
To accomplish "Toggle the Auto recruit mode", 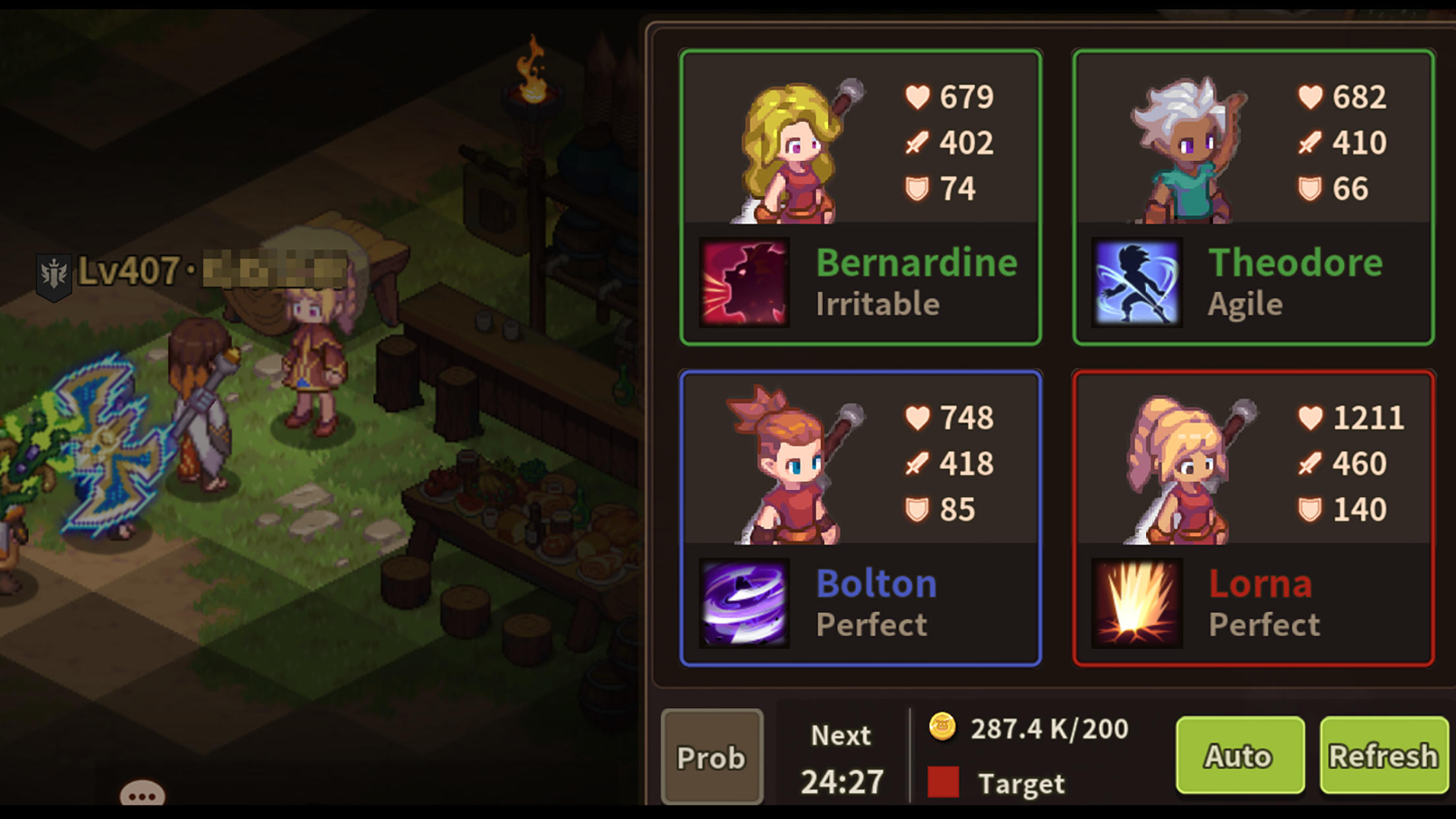I will 1240,756.
